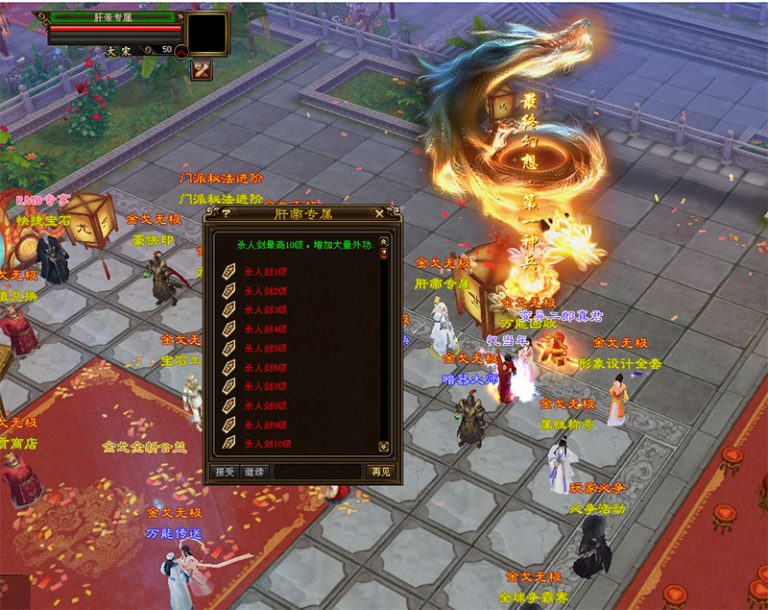The image size is (768, 610).
Task: Click the 接受 accept button
Action: click(x=225, y=472)
